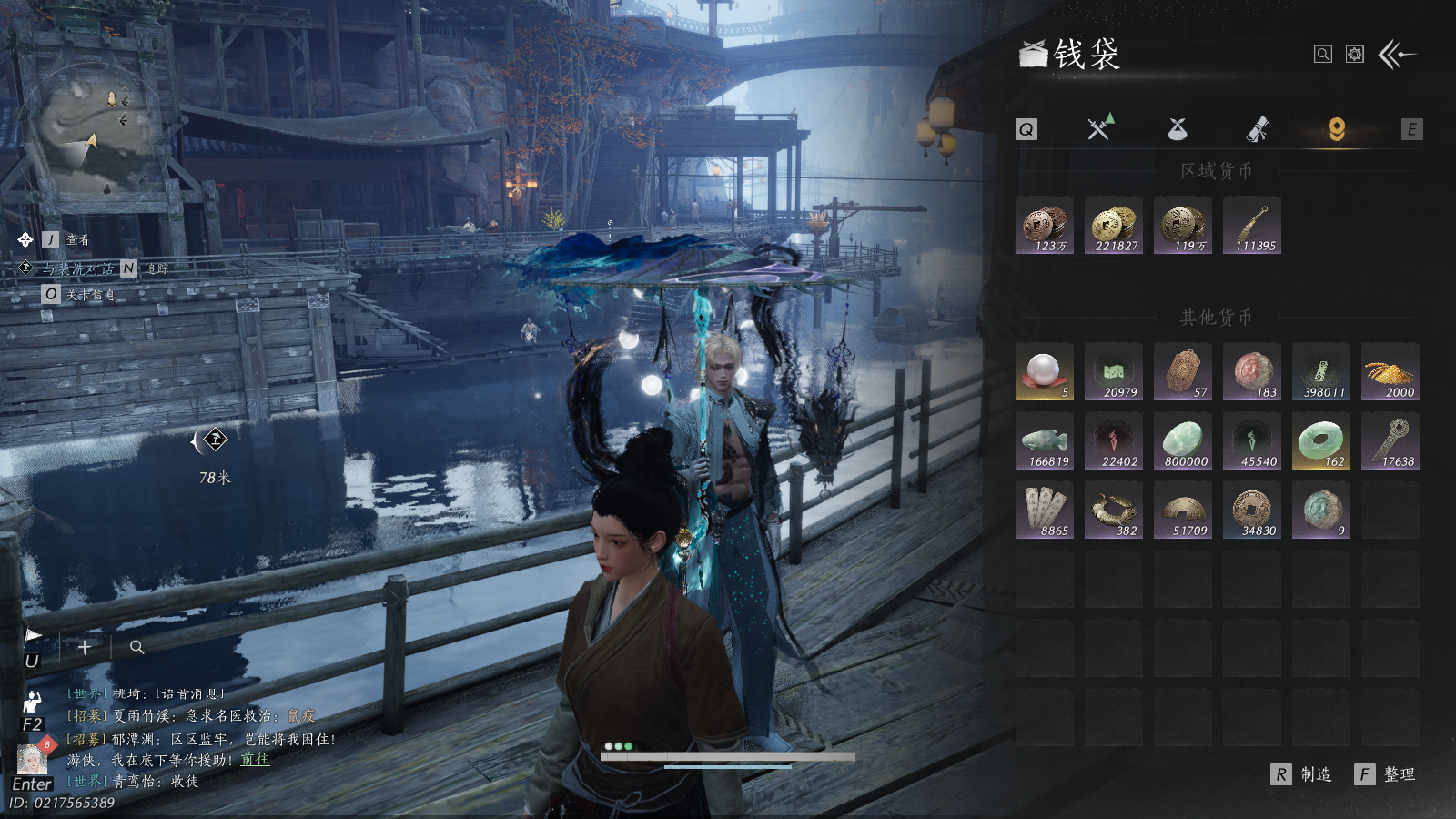Select the curved blade currency showing 111395
This screenshot has height=819, width=1456.
(x=1252, y=226)
